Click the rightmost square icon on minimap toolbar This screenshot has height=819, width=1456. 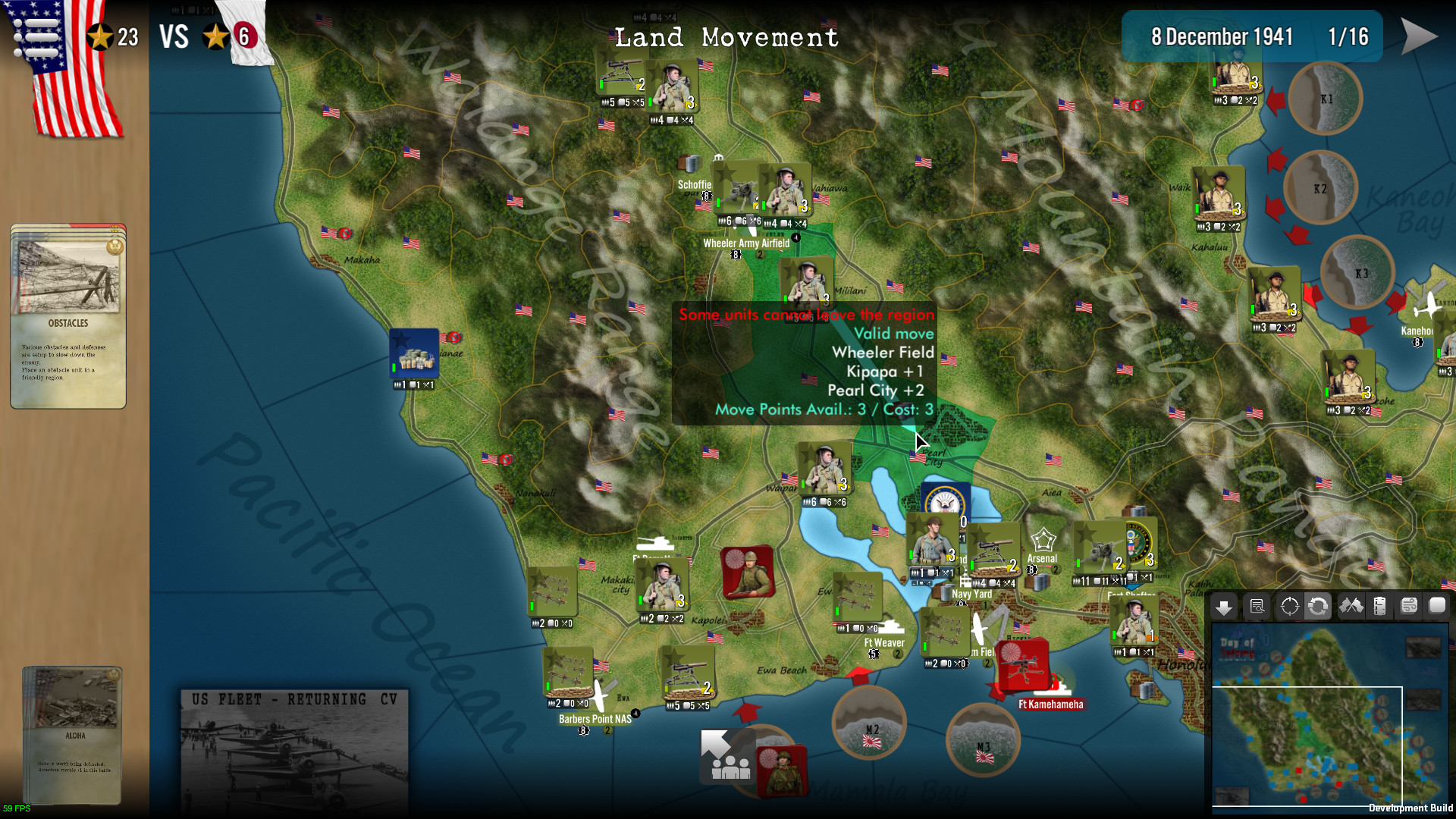point(1438,607)
